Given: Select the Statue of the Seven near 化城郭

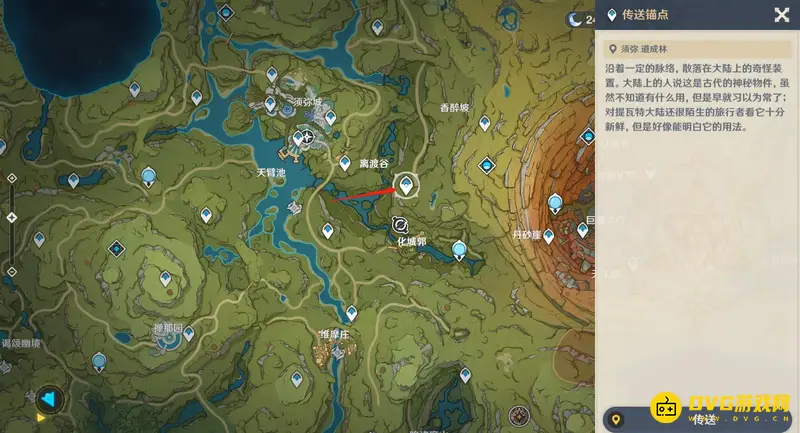Looking at the screenshot, I should click(x=459, y=249).
